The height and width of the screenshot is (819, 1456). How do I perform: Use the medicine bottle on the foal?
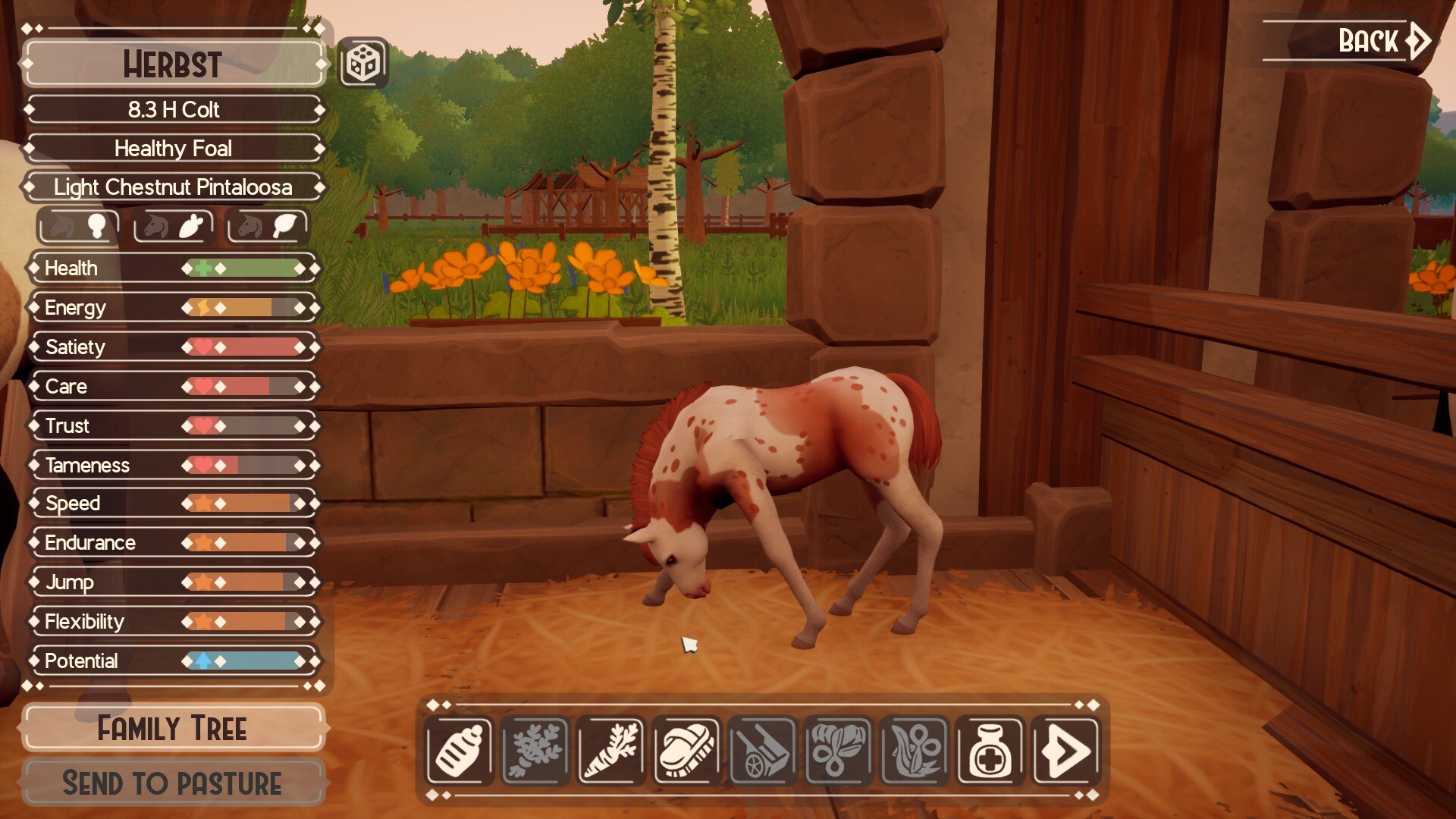pyautogui.click(x=990, y=751)
